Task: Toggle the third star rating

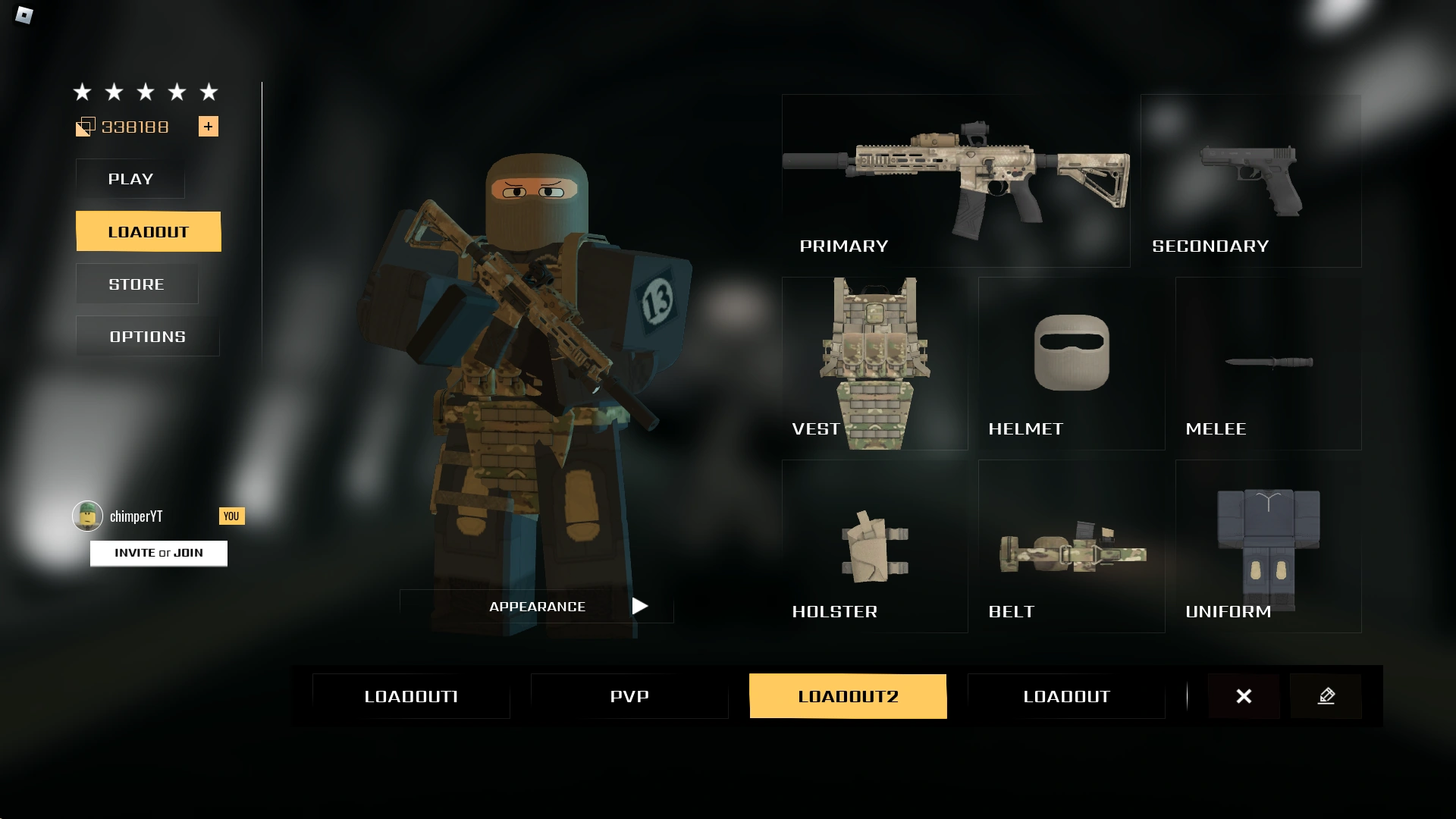Action: (x=145, y=92)
